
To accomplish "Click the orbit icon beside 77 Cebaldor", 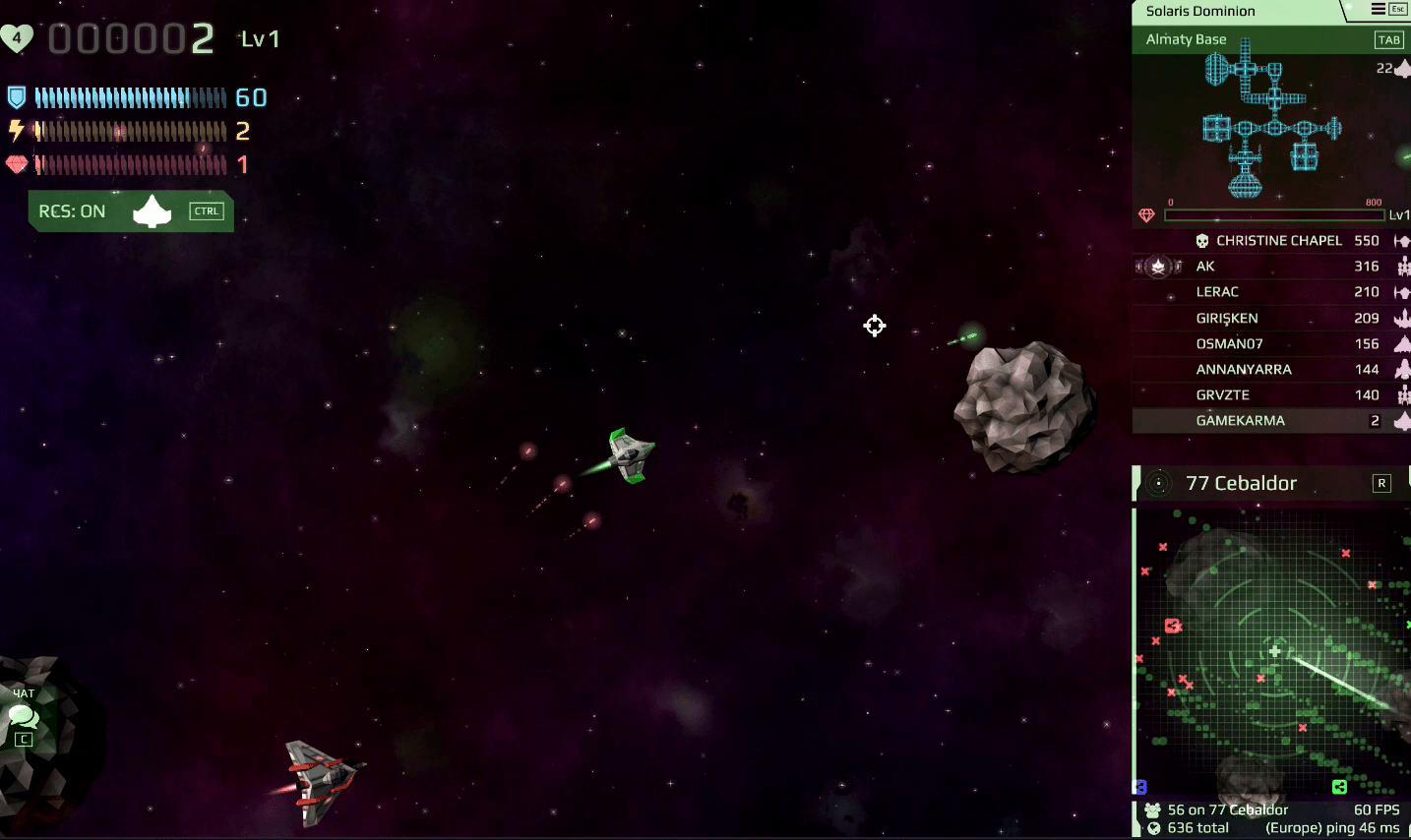I will 1159,483.
